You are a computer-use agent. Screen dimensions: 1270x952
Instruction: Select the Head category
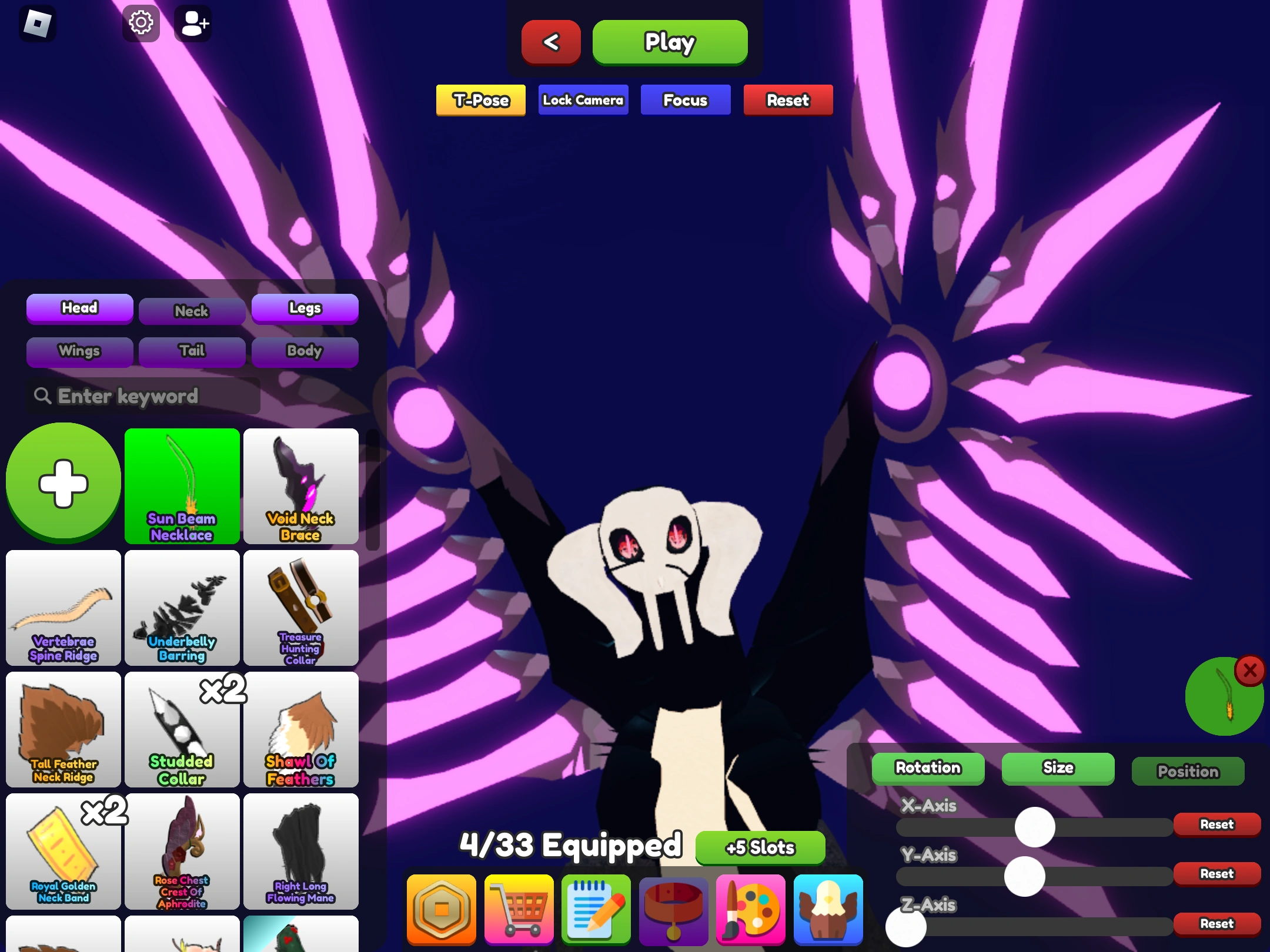pos(79,308)
